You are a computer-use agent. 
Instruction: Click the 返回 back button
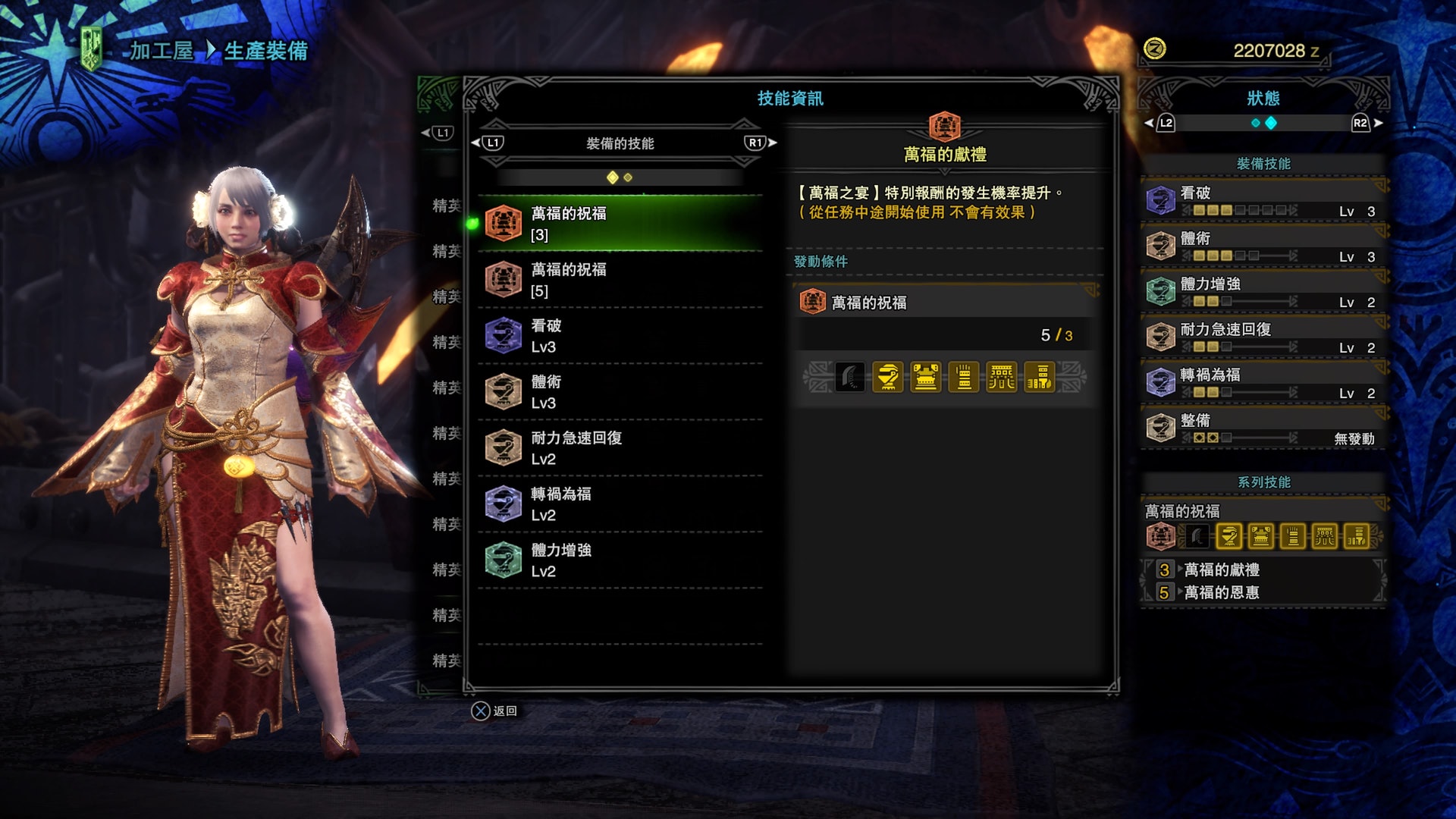(494, 711)
